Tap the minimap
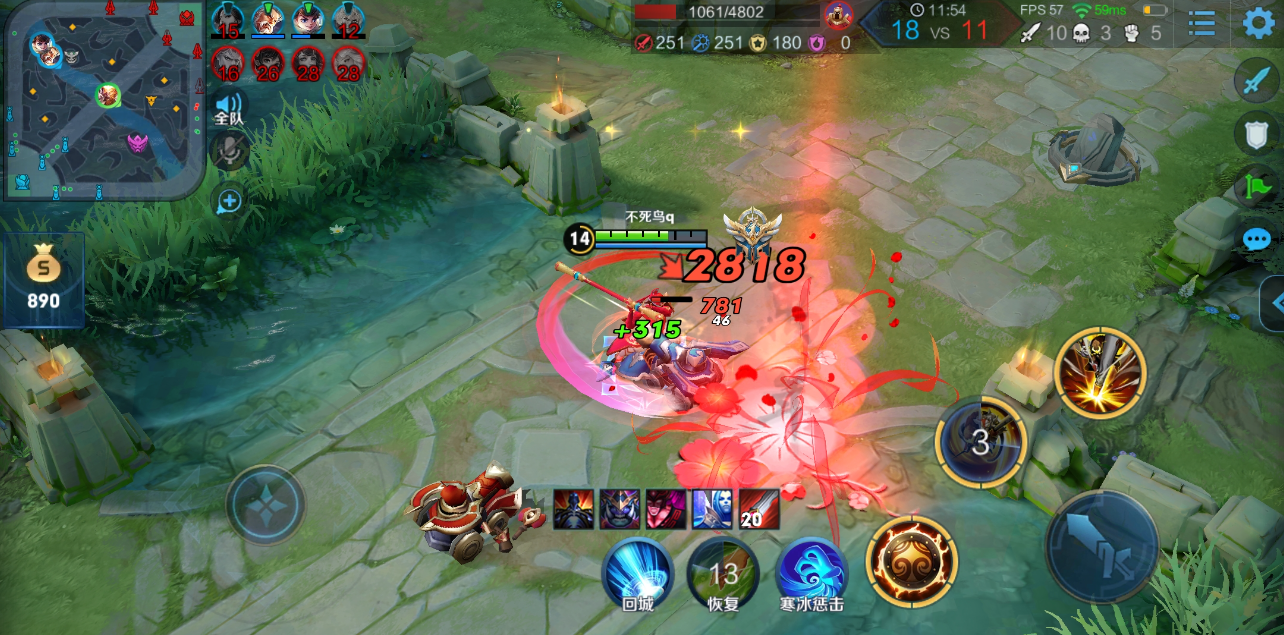 click(x=100, y=98)
